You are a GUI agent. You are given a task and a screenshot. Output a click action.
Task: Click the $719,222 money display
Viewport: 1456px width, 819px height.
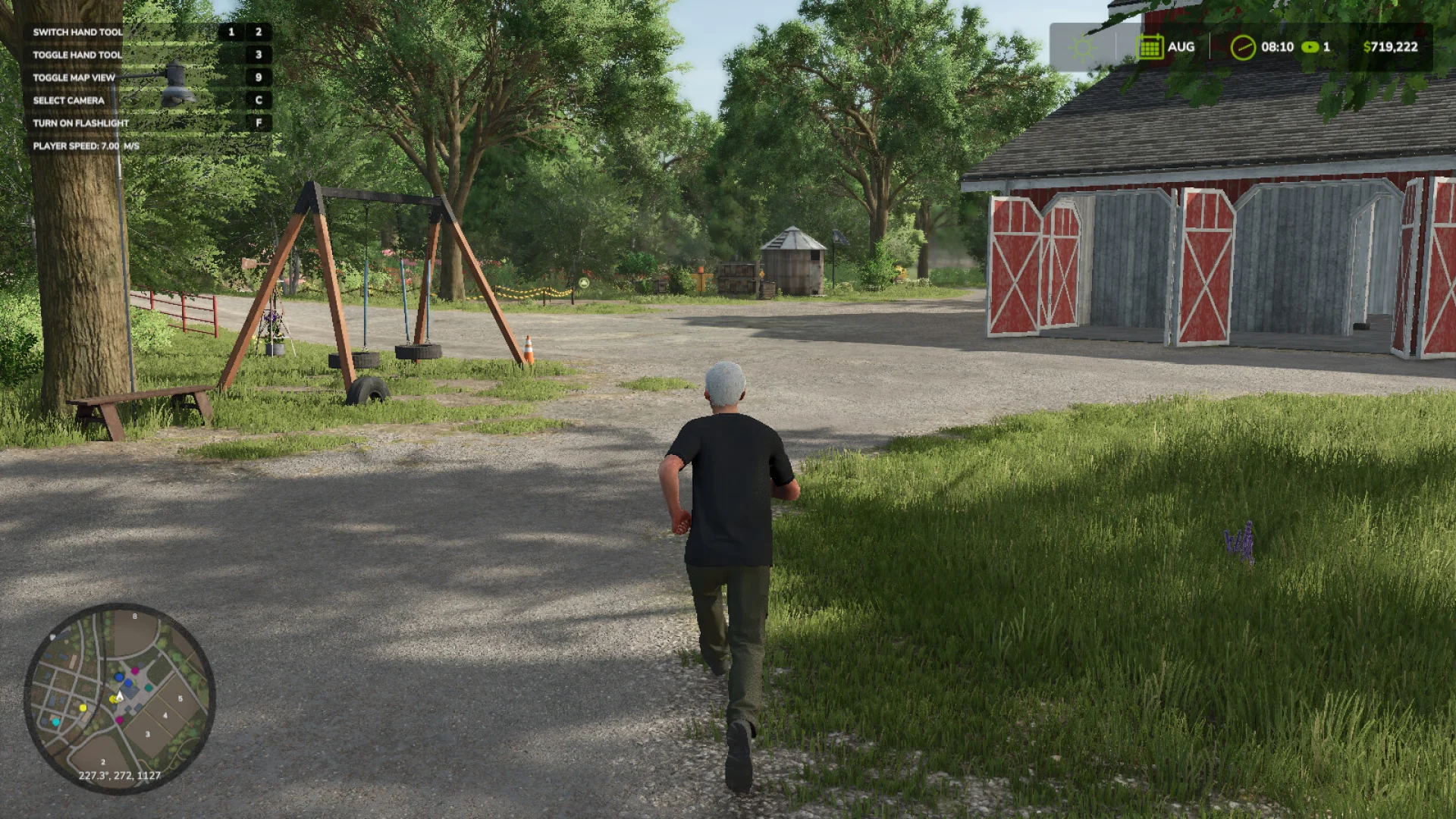pyautogui.click(x=1390, y=47)
